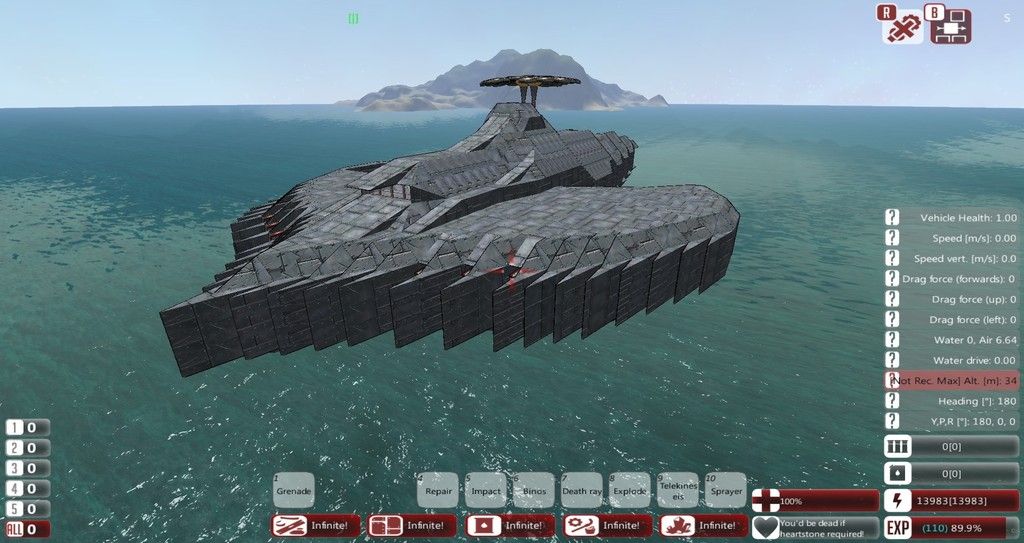This screenshot has height=543, width=1024.
Task: Equip the Binos slot
Action: click(x=534, y=491)
